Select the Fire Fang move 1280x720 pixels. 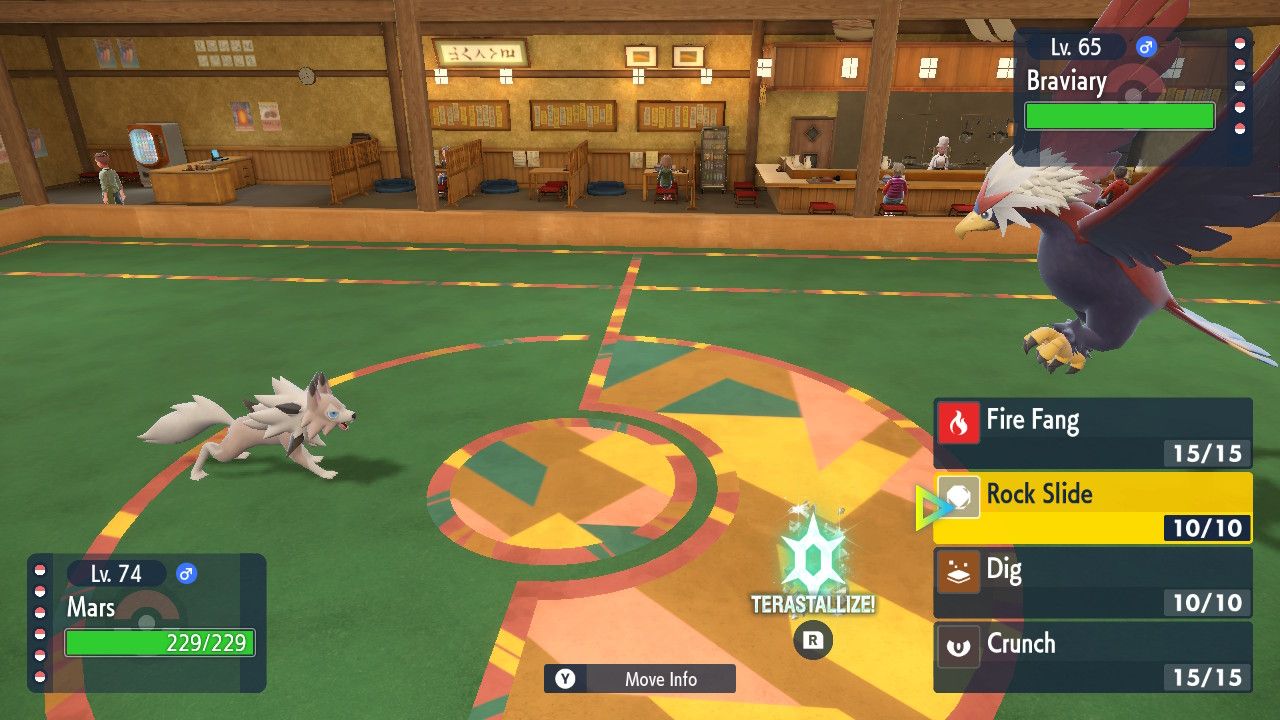pos(1092,432)
